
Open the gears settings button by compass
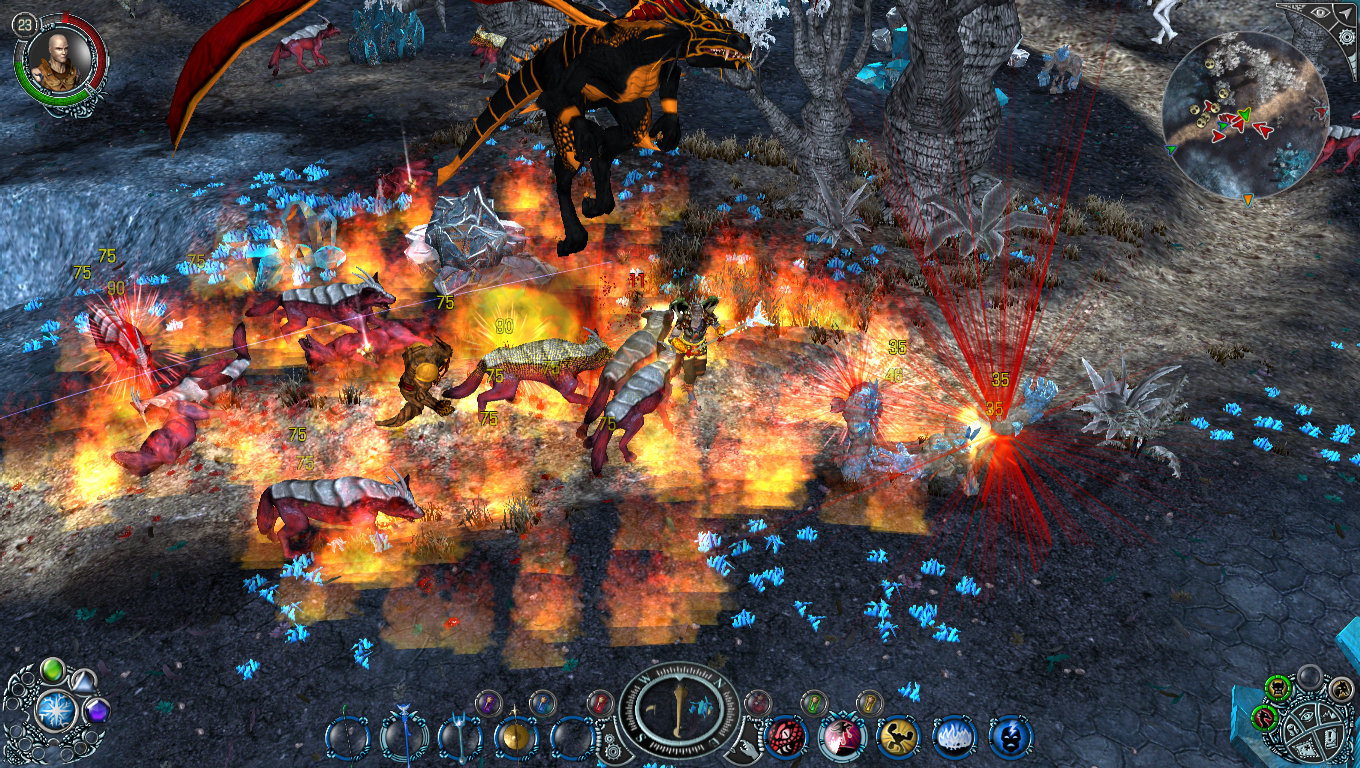(612, 745)
